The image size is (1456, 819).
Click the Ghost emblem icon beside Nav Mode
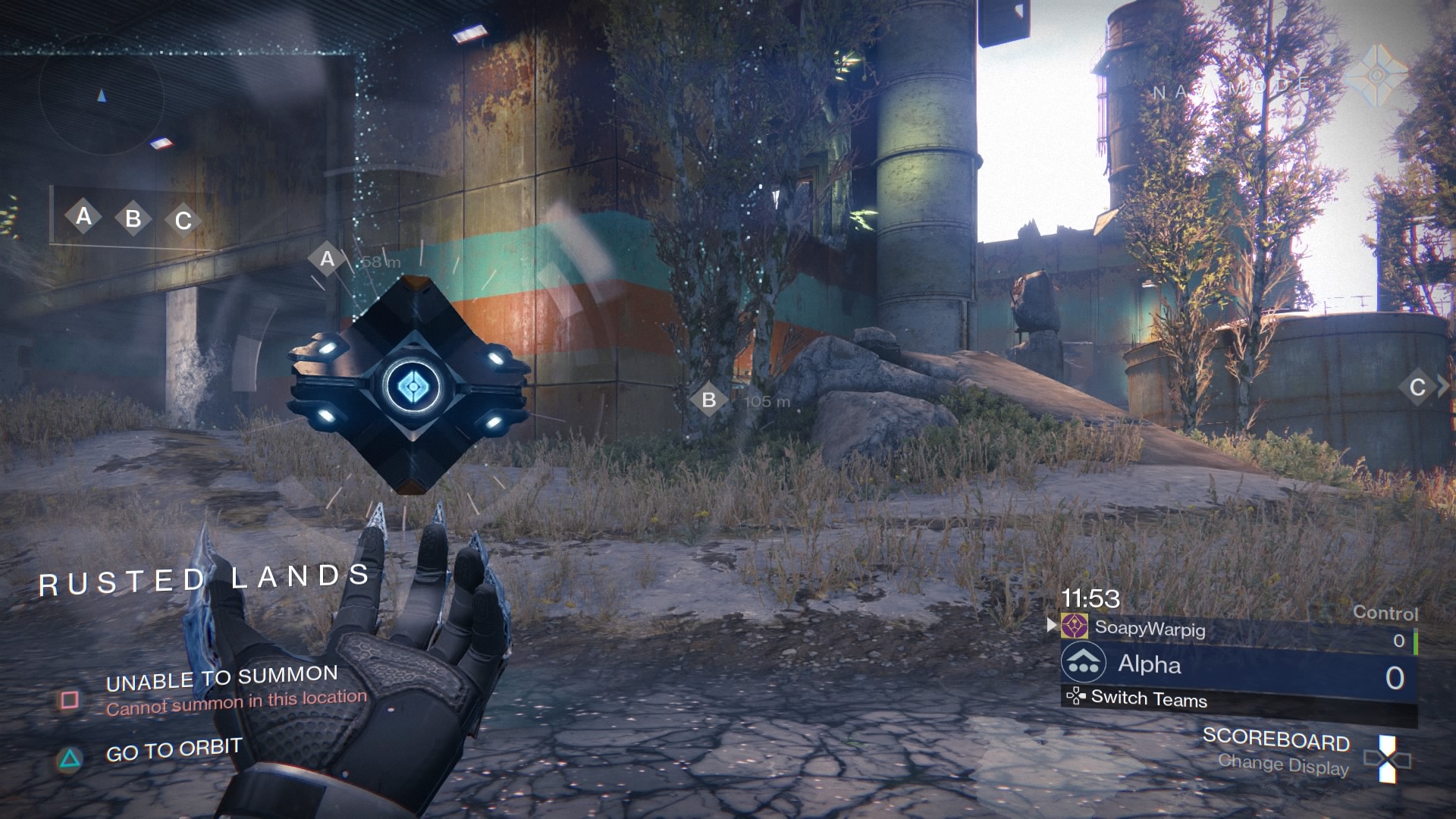pyautogui.click(x=1376, y=75)
